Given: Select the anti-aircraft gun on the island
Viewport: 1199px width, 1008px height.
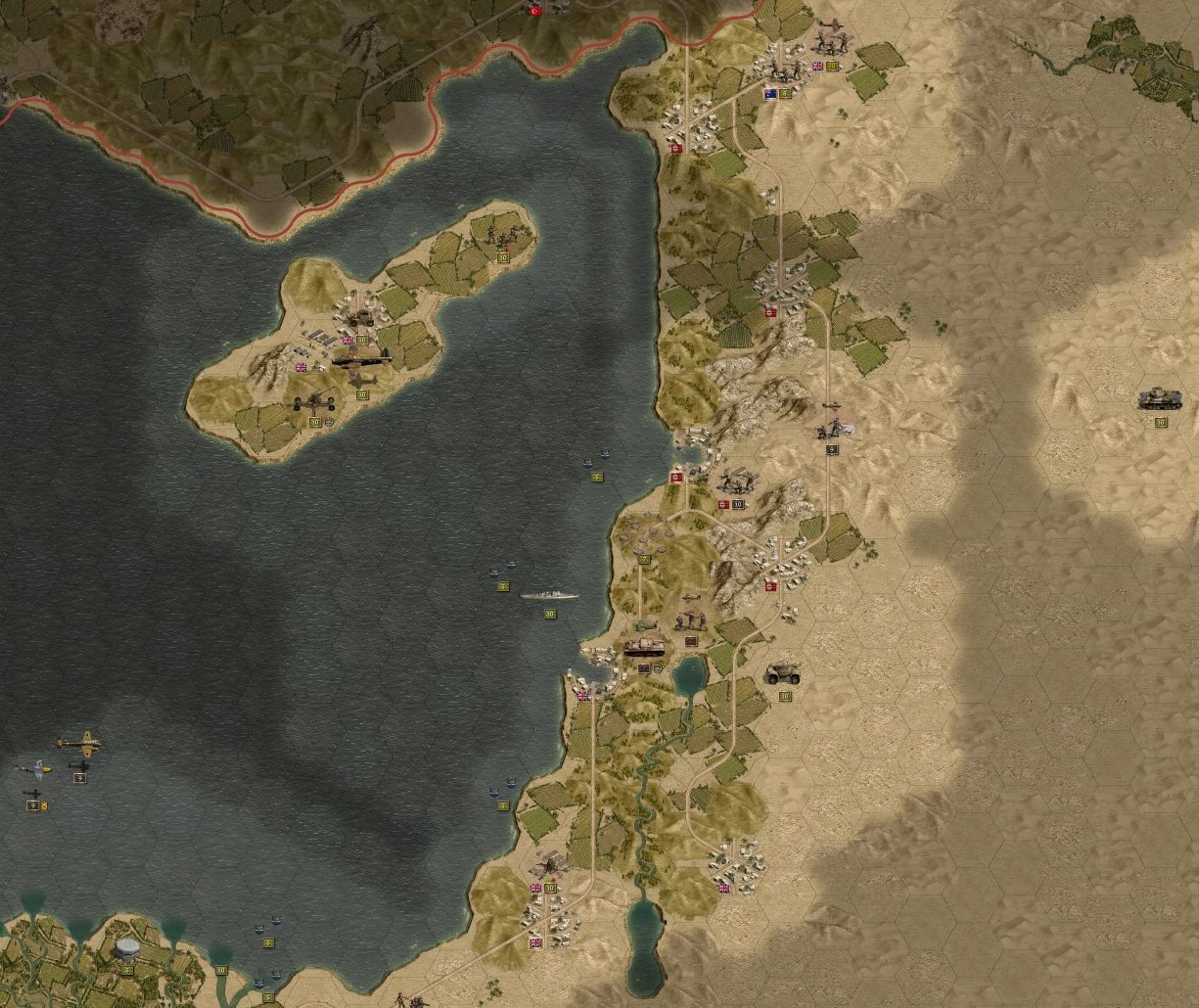Looking at the screenshot, I should point(315,401).
